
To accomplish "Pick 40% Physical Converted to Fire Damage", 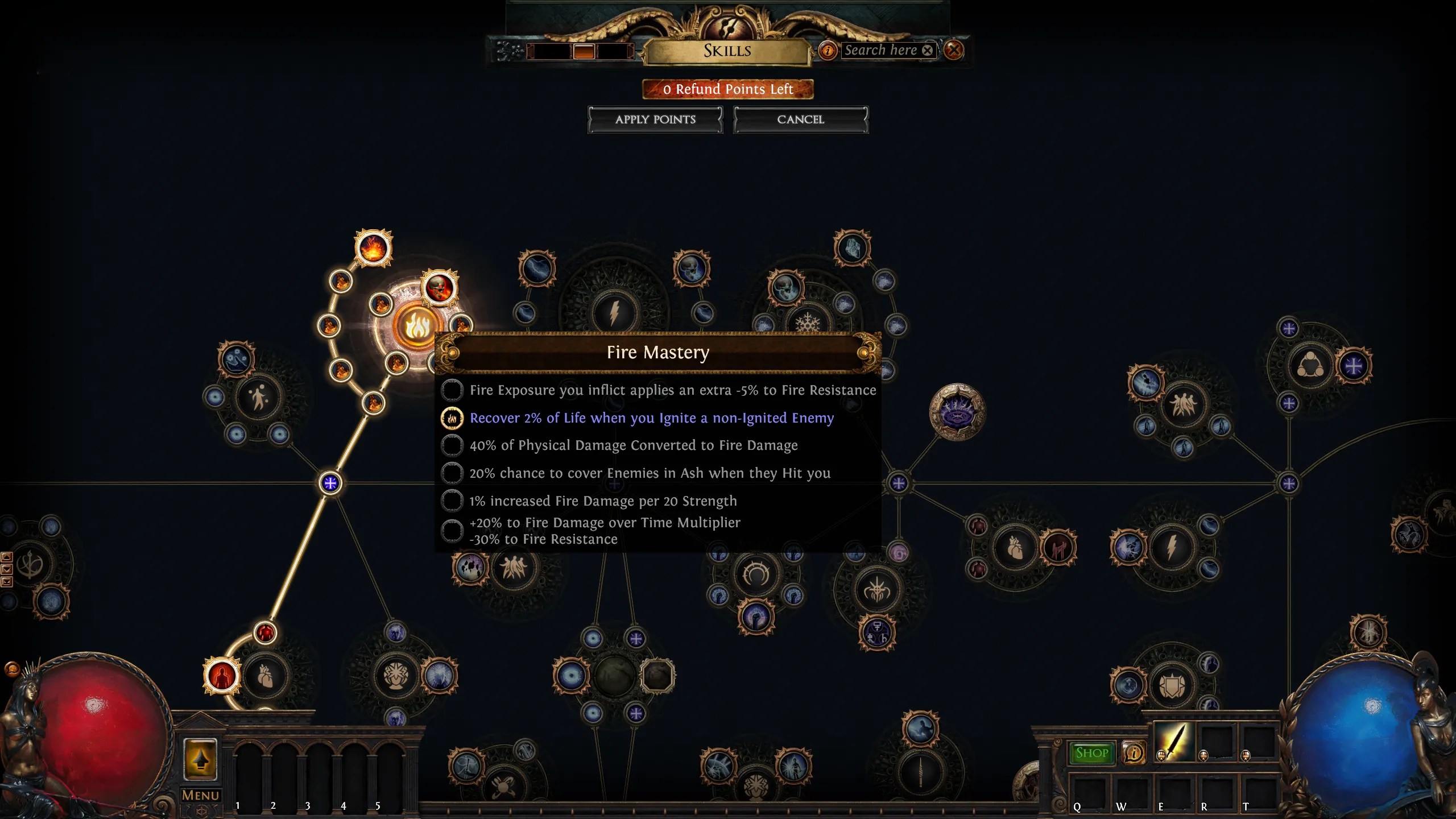I will [452, 445].
